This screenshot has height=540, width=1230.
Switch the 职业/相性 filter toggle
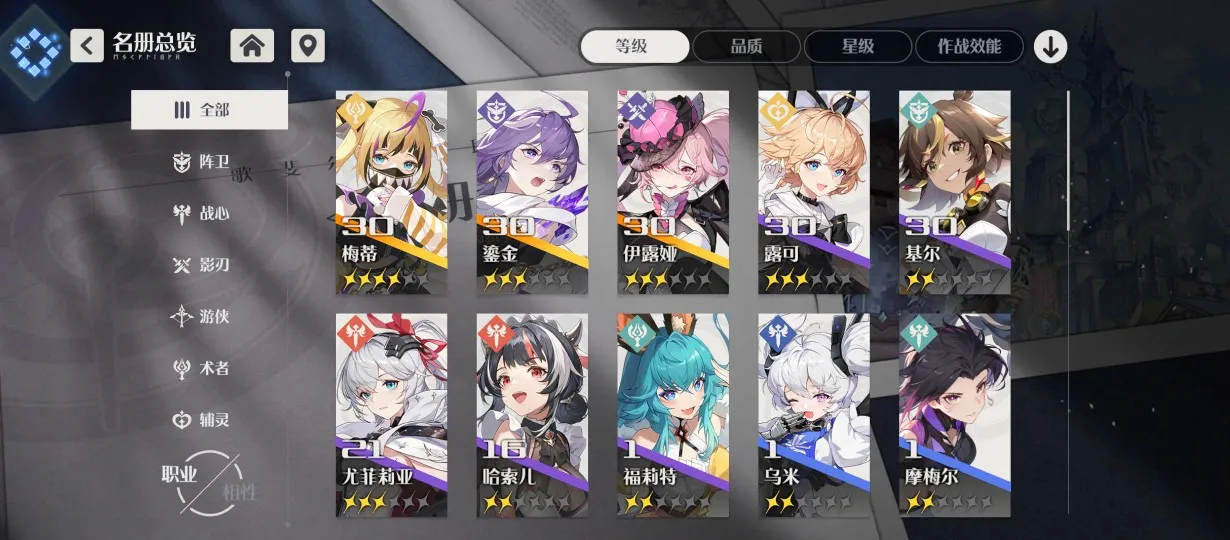(x=210, y=482)
